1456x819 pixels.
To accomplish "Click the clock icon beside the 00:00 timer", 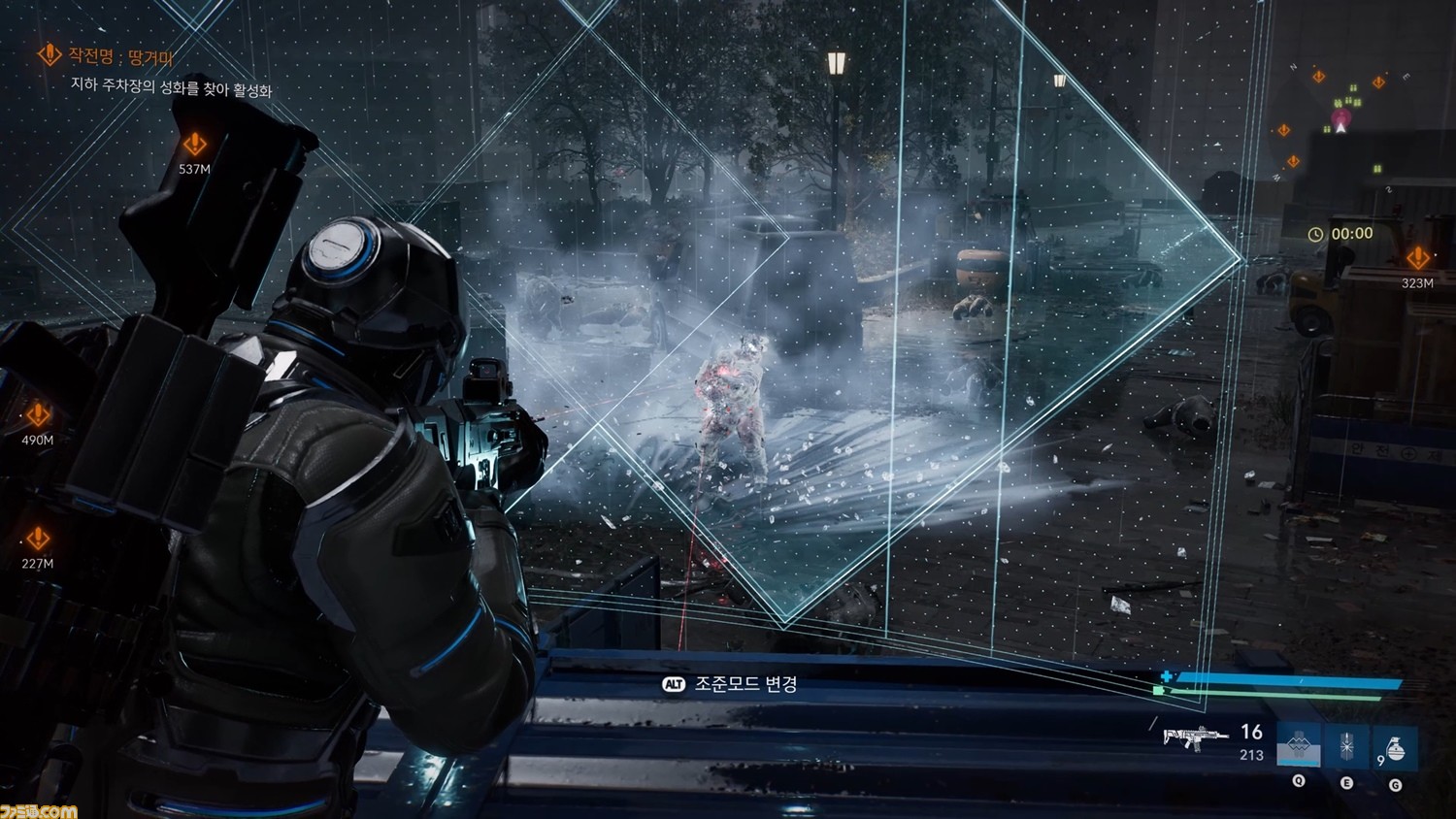I will coord(1316,232).
